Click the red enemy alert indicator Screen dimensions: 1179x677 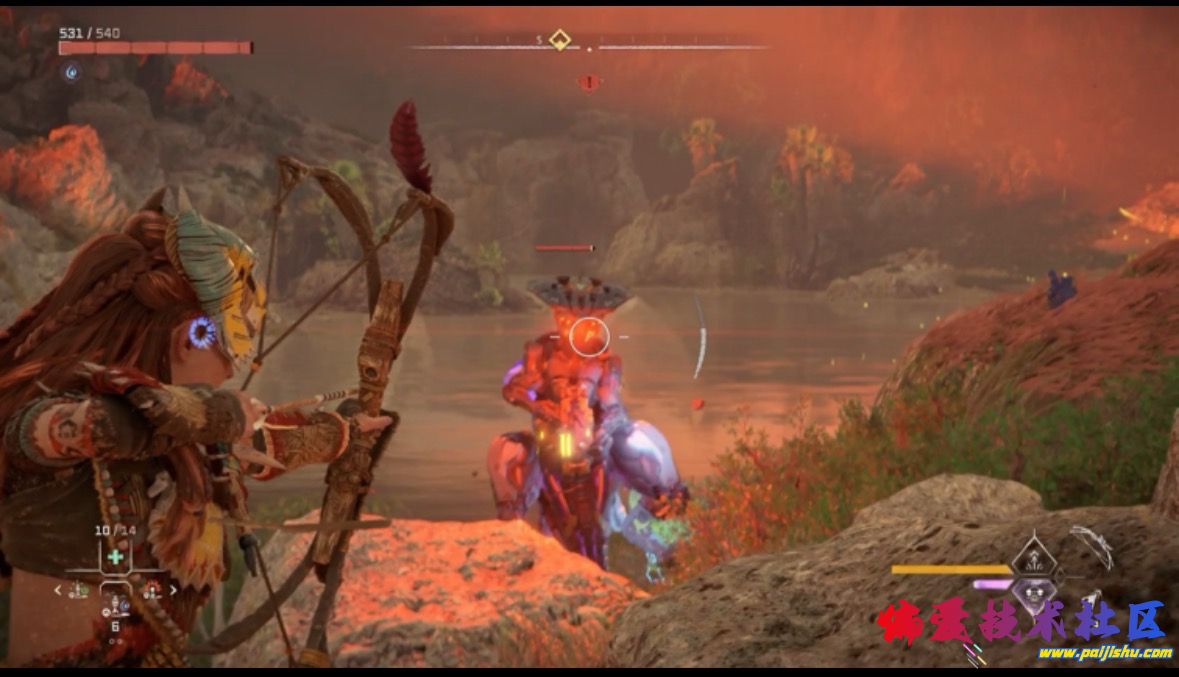coord(589,82)
